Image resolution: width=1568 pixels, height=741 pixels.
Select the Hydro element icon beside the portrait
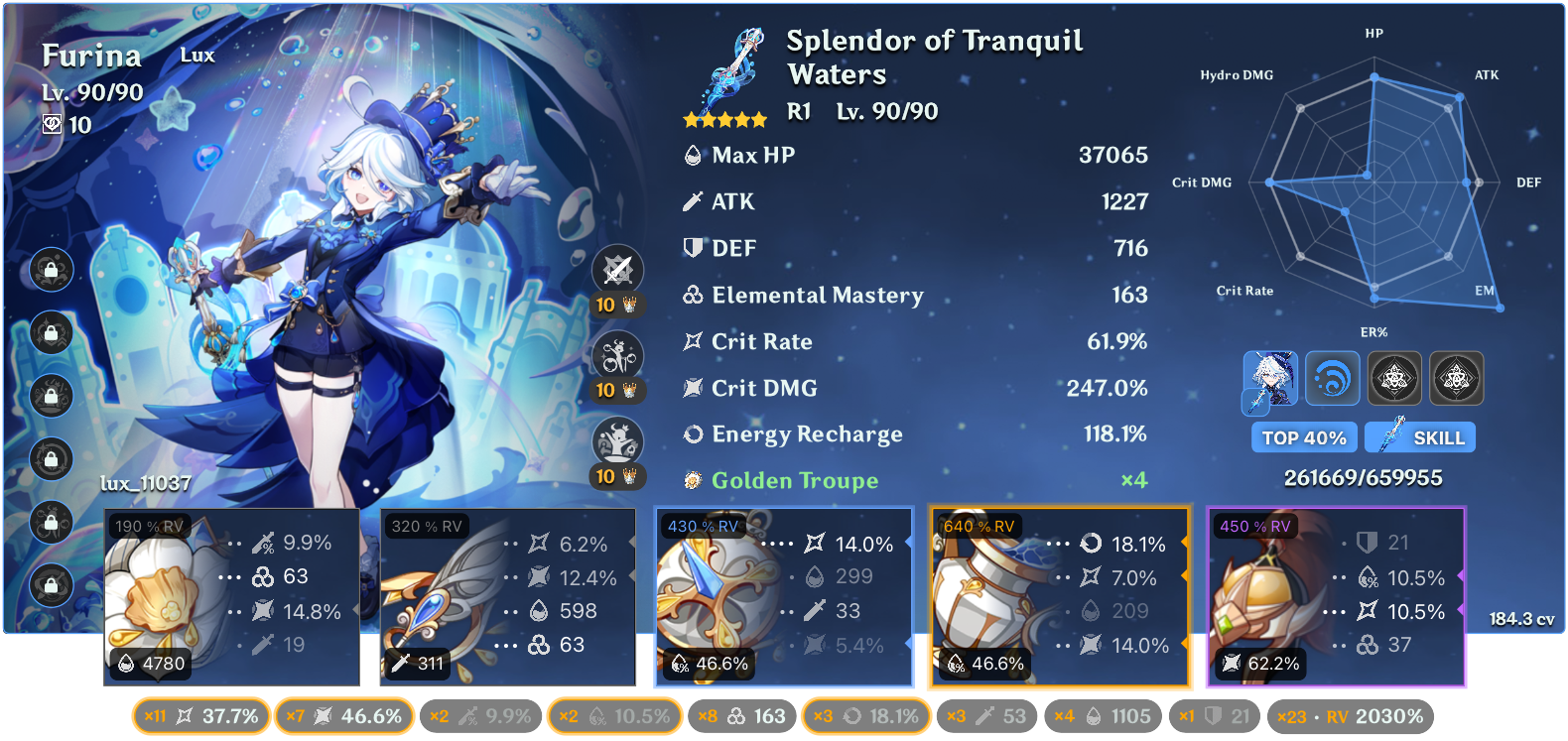pos(1333,378)
